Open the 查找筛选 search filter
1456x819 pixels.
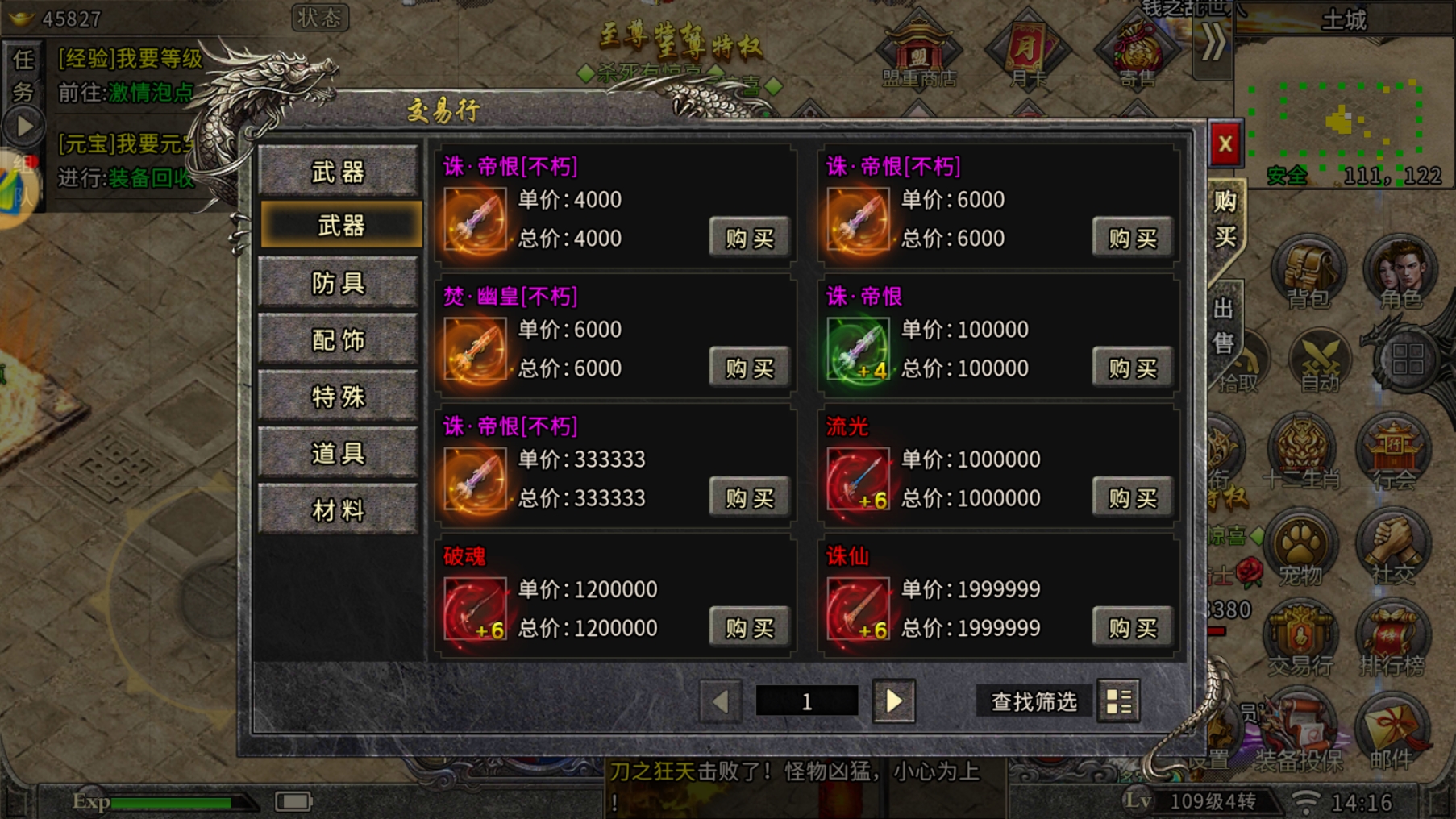click(1034, 702)
